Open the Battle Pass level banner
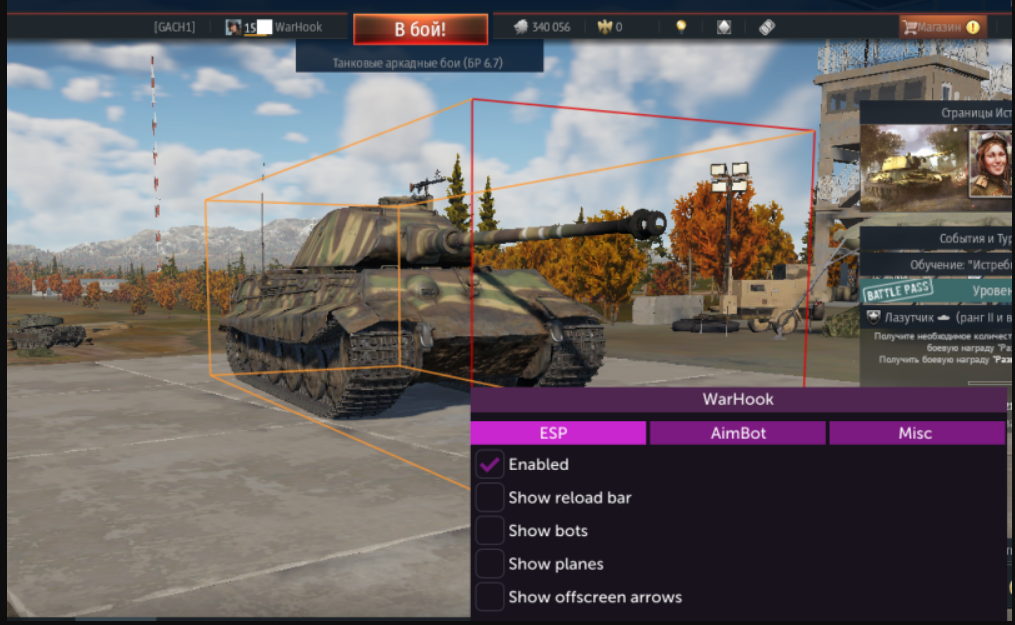1015x625 pixels. tap(940, 291)
